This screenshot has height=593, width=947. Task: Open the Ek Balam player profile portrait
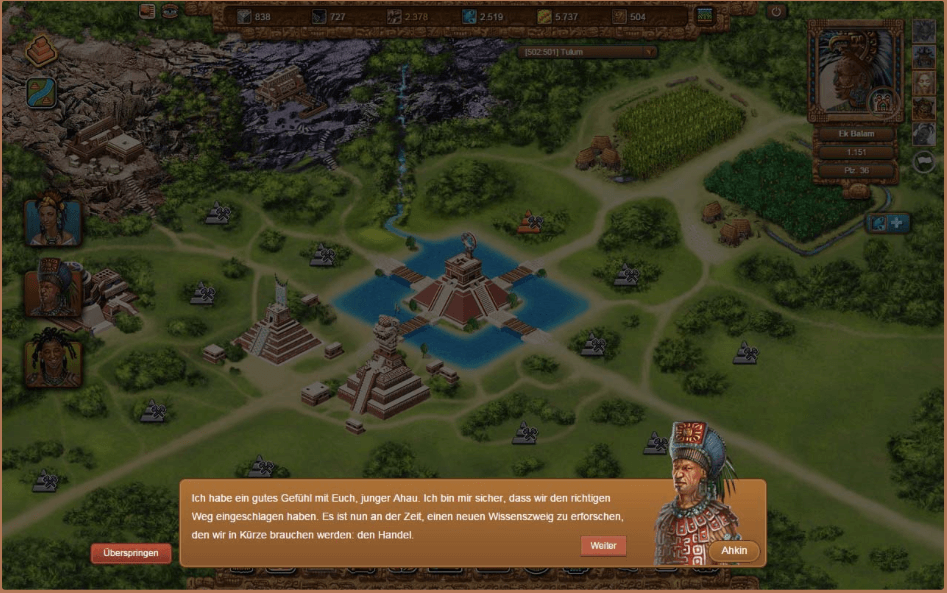pyautogui.click(x=853, y=70)
